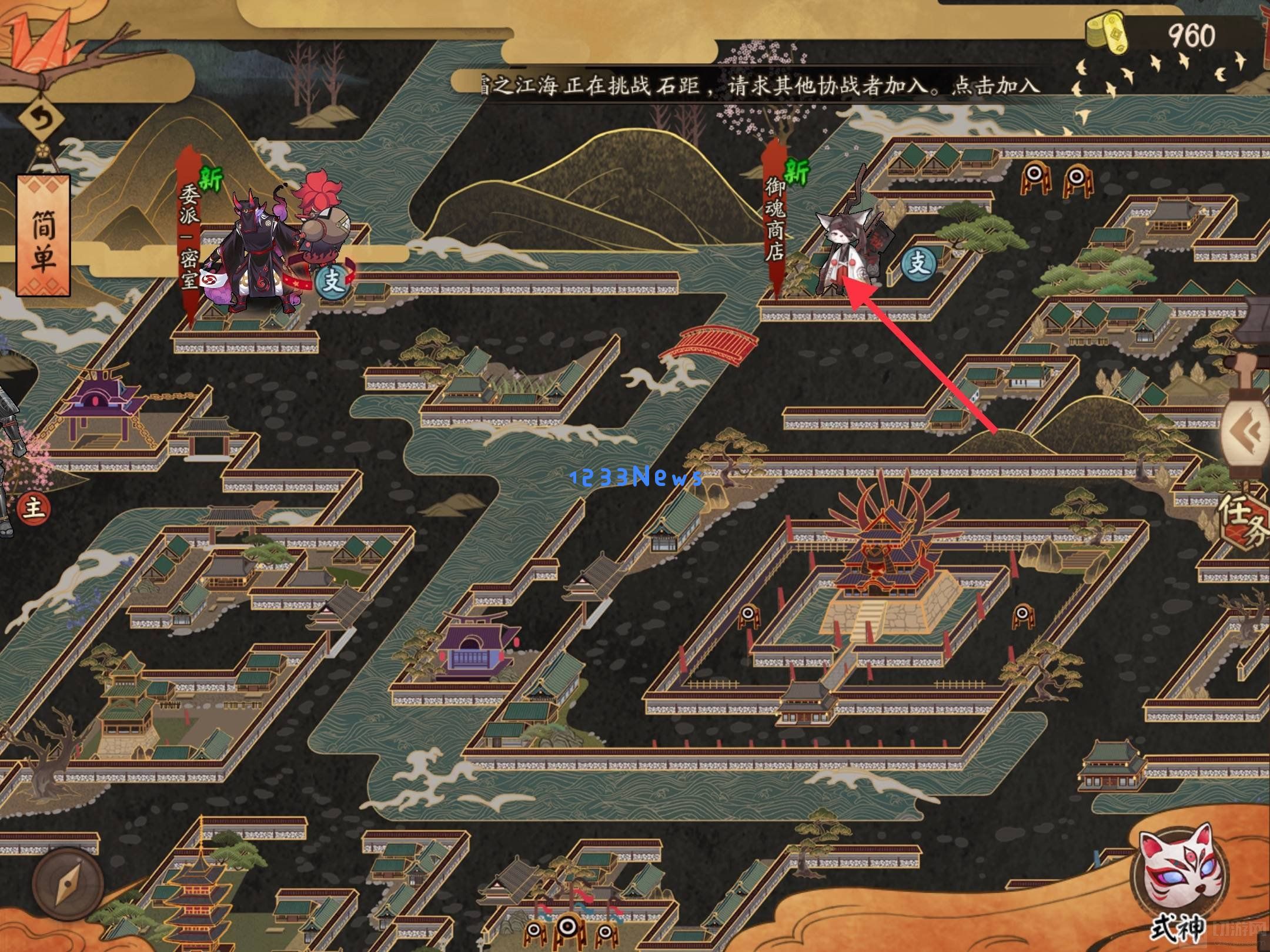Viewport: 1270px width, 952px height.
Task: Open the 简单 difficulty banner
Action: pos(44,234)
